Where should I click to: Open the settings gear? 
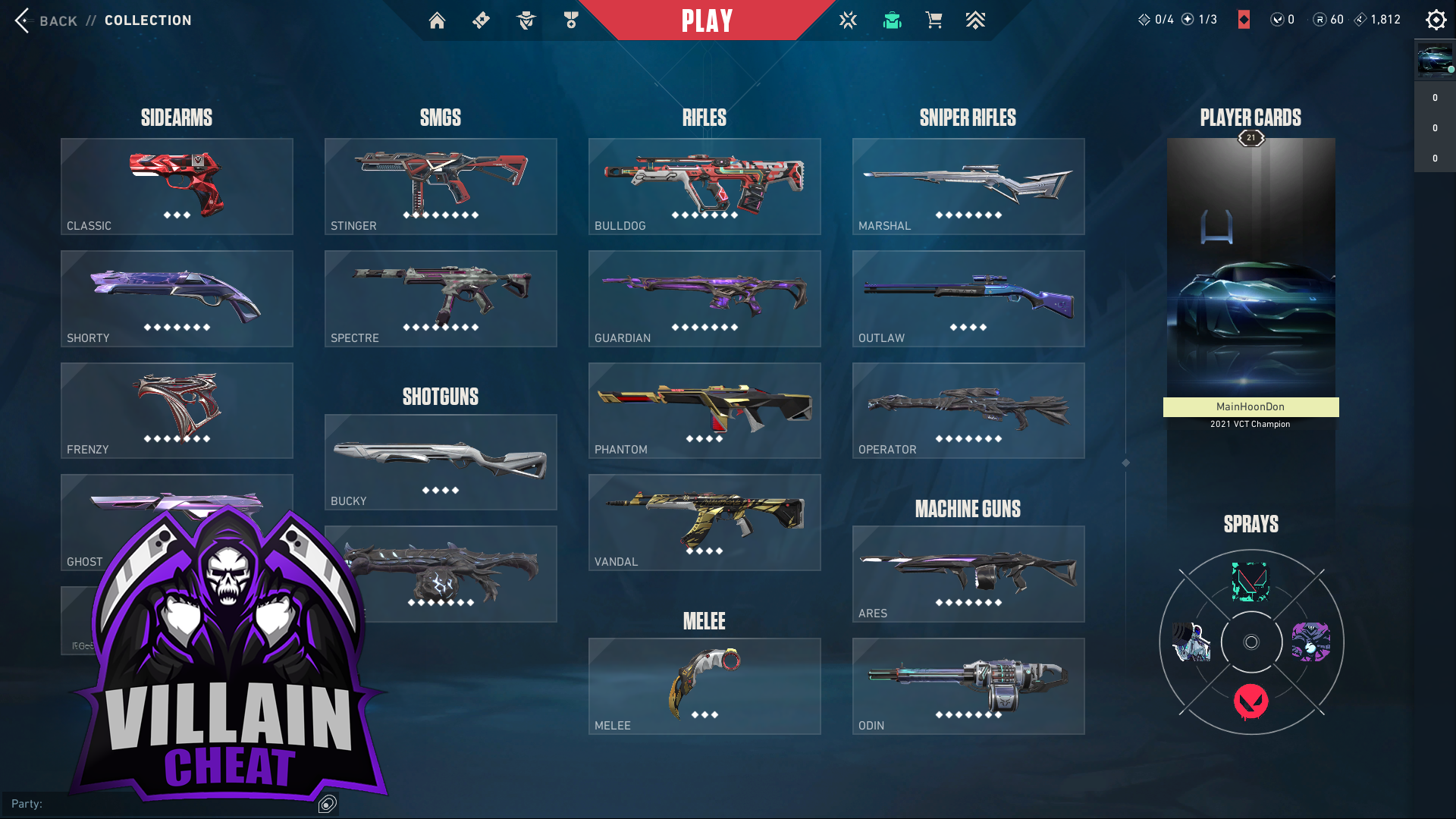[1436, 20]
